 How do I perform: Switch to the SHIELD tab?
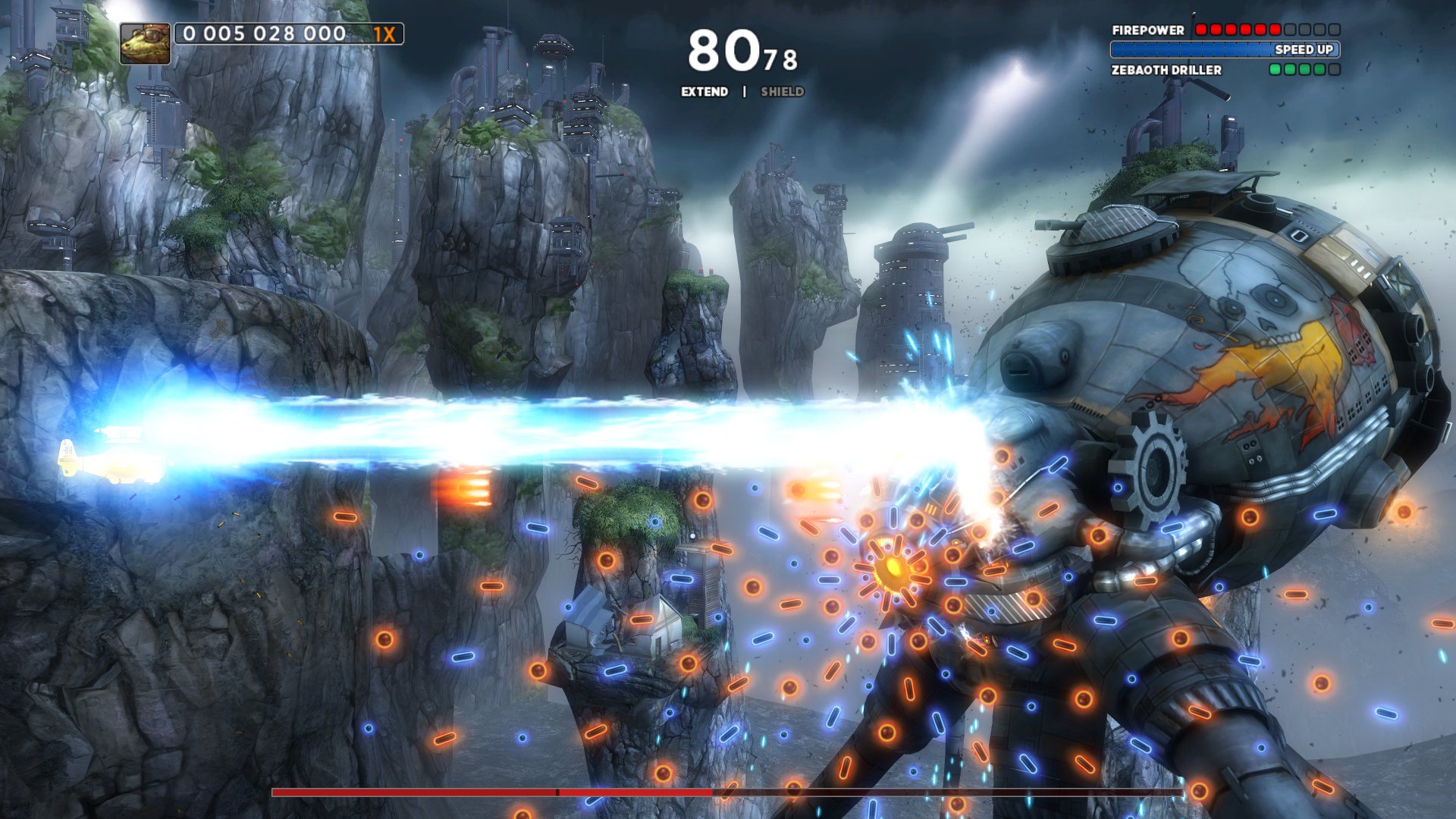[x=782, y=92]
